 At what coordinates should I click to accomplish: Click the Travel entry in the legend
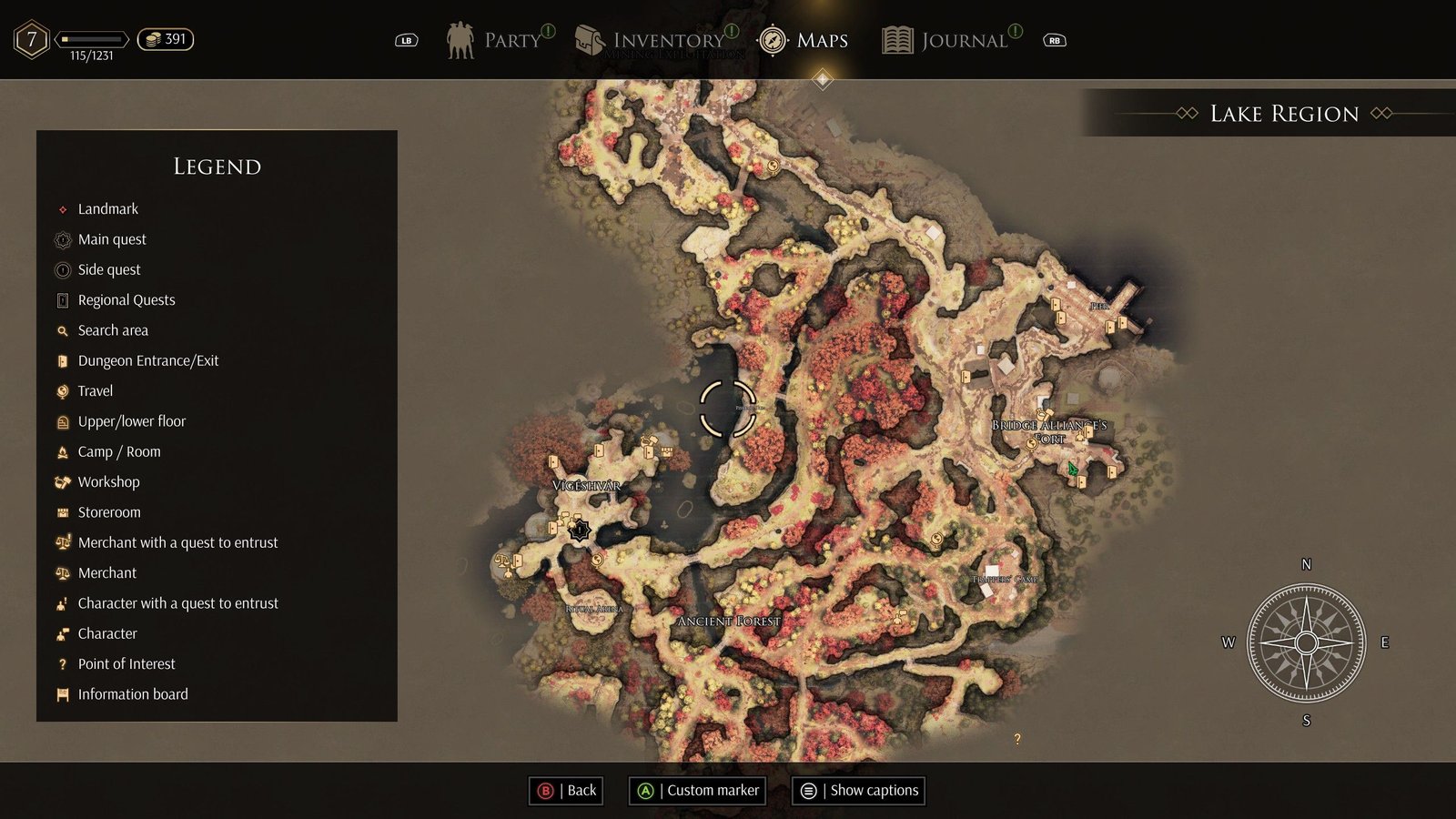tap(96, 391)
